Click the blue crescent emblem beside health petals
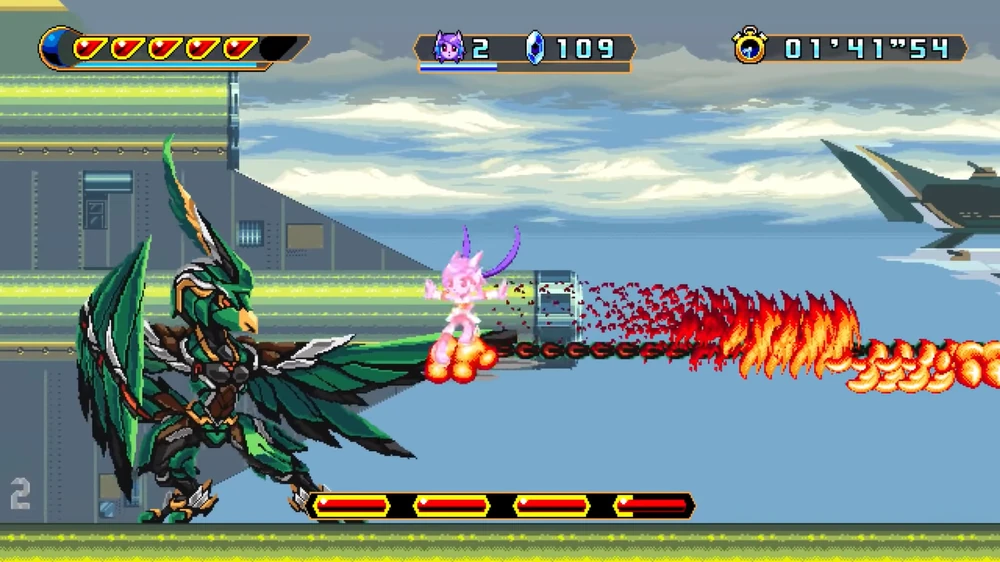Screen dimensions: 1000x562 56,47
